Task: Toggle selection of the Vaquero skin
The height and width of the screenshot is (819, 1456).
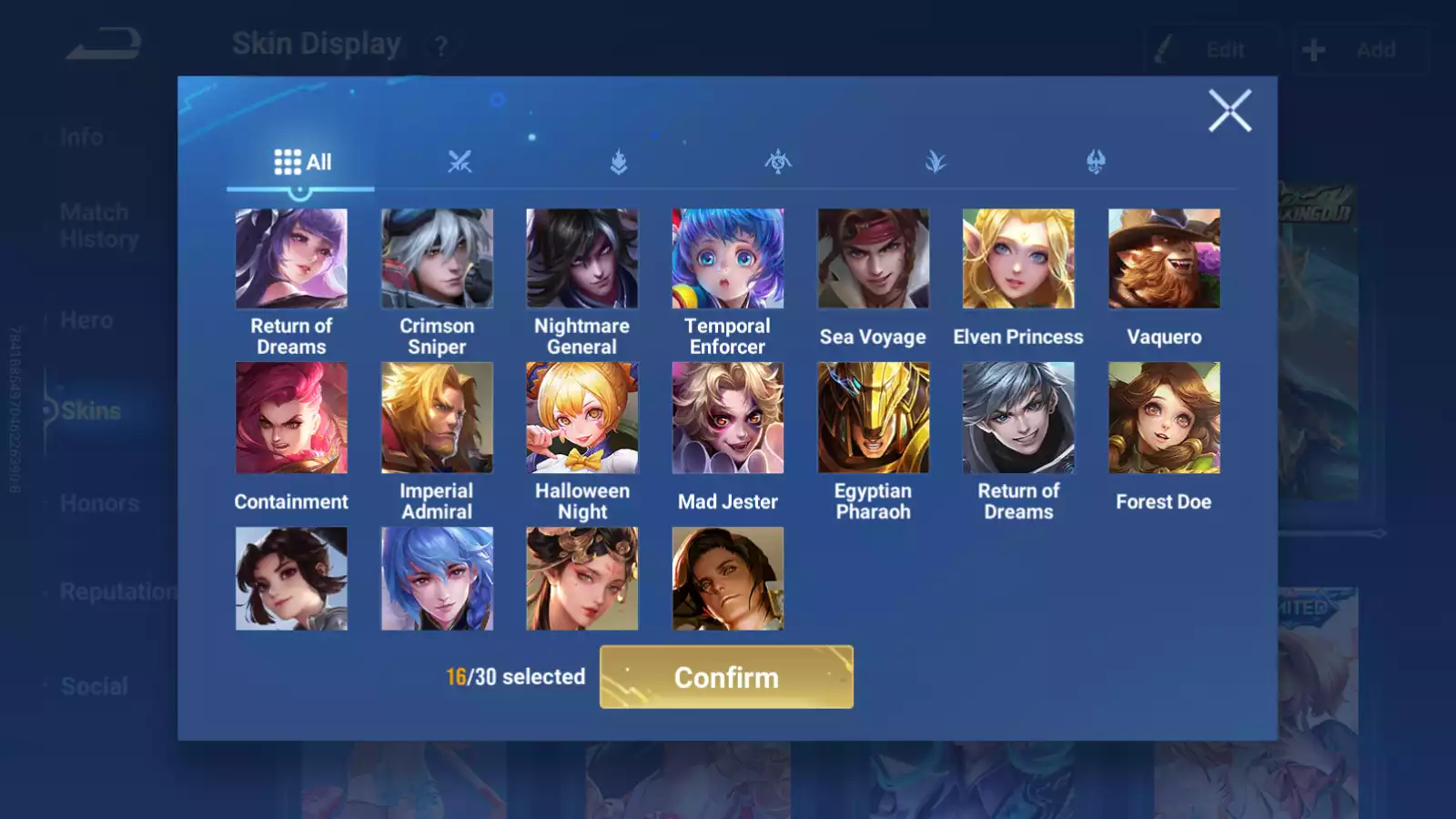Action: [1165, 257]
